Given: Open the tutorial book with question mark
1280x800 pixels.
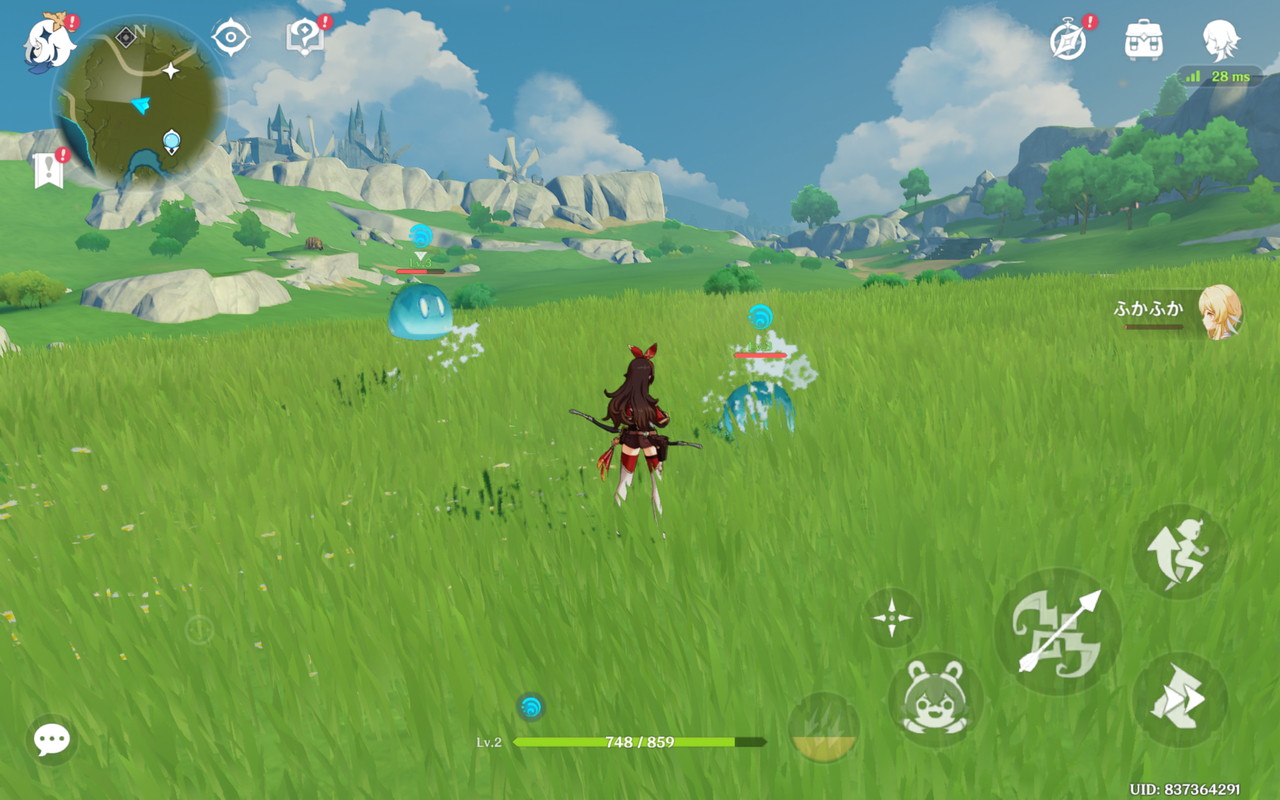Looking at the screenshot, I should 304,38.
